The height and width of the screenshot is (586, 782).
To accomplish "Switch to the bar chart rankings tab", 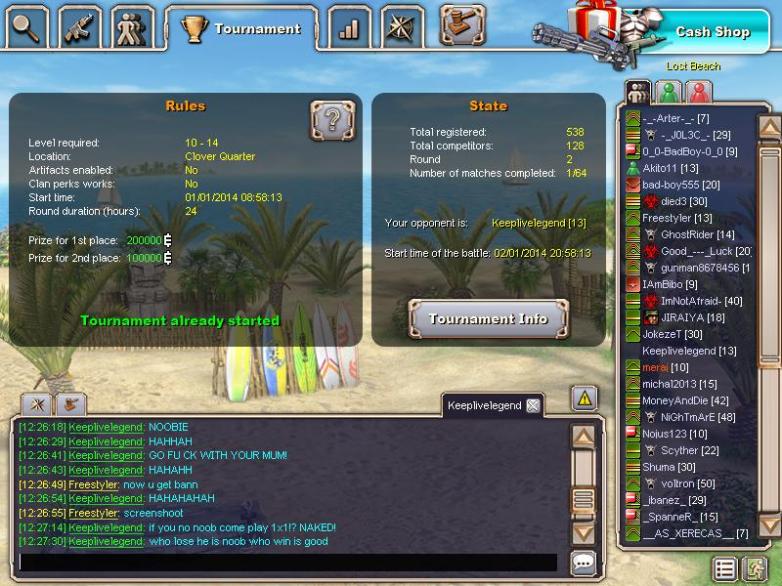I will pyautogui.click(x=349, y=27).
